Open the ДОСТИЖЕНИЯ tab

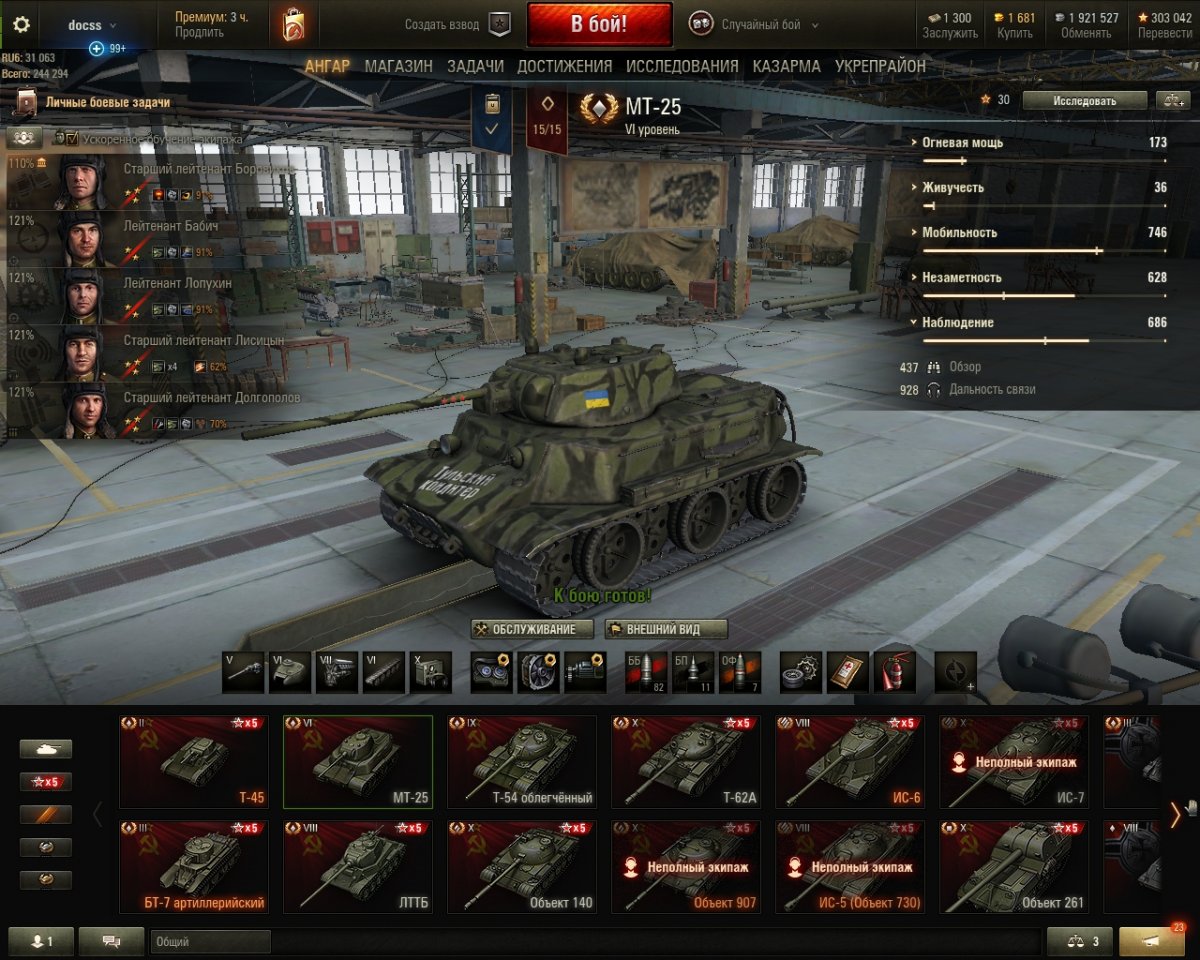[564, 66]
